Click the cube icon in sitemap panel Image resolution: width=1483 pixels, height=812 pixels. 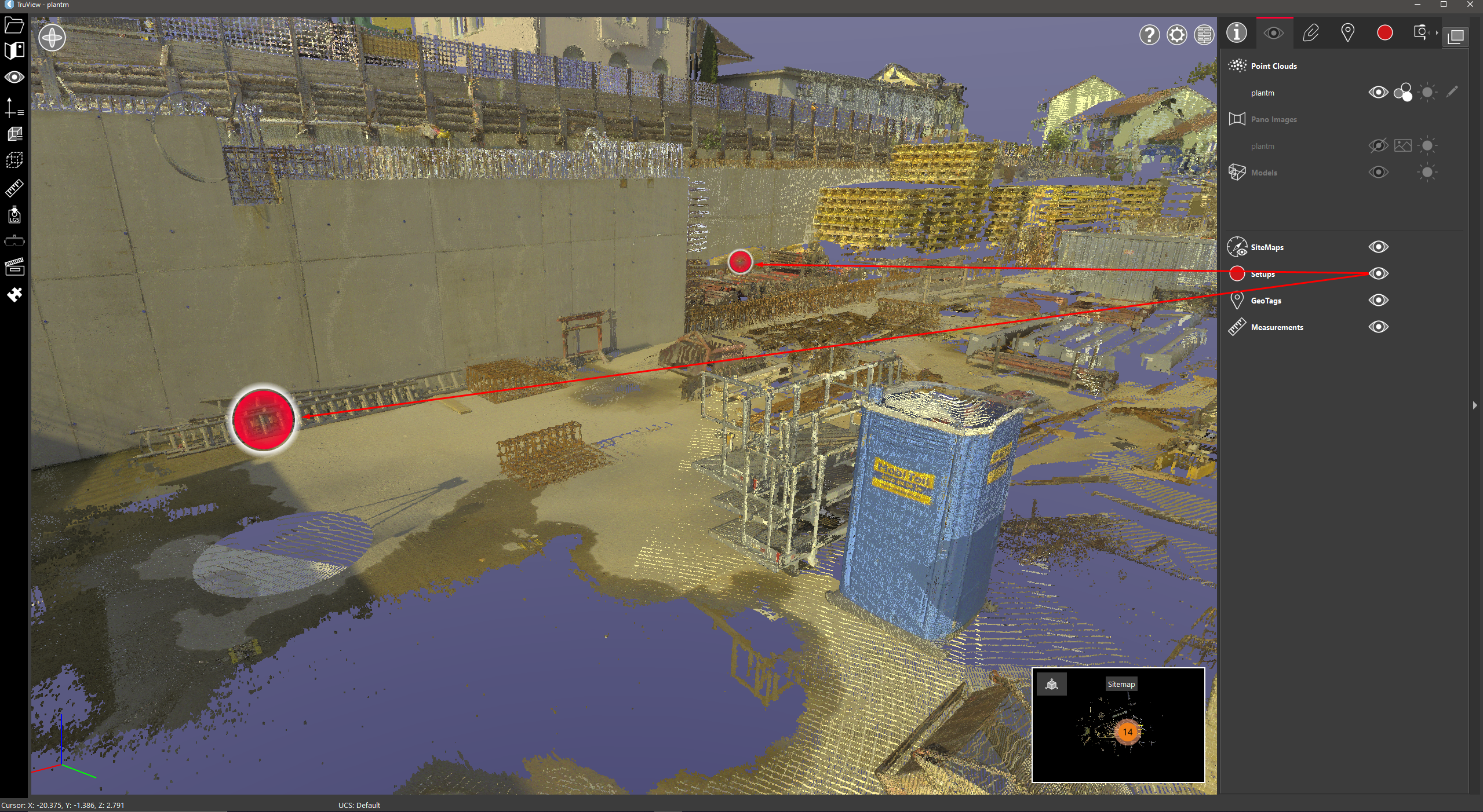(1052, 685)
